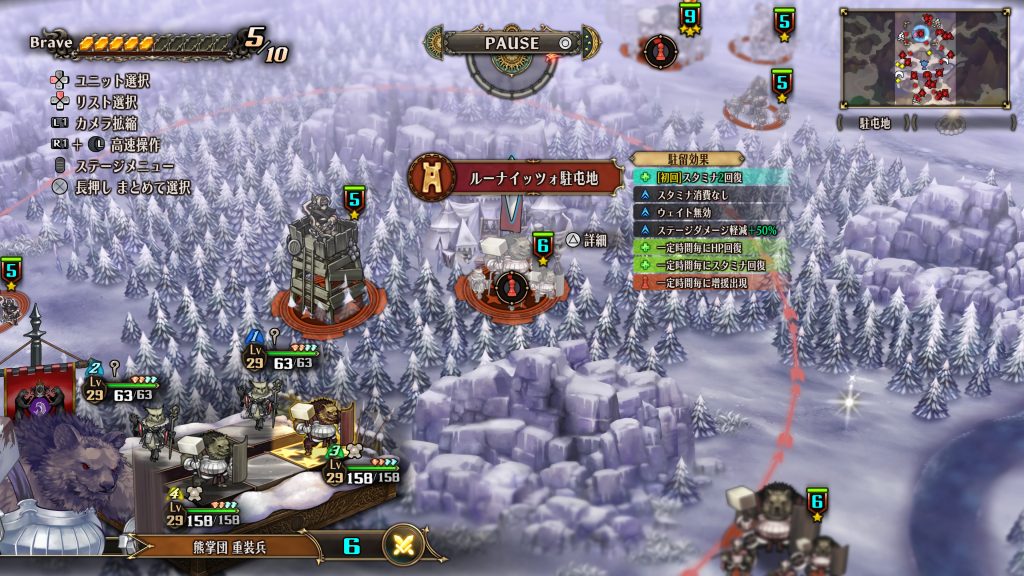Click the red chess pawn icon on garrison
The height and width of the screenshot is (576, 1024).
click(x=511, y=286)
